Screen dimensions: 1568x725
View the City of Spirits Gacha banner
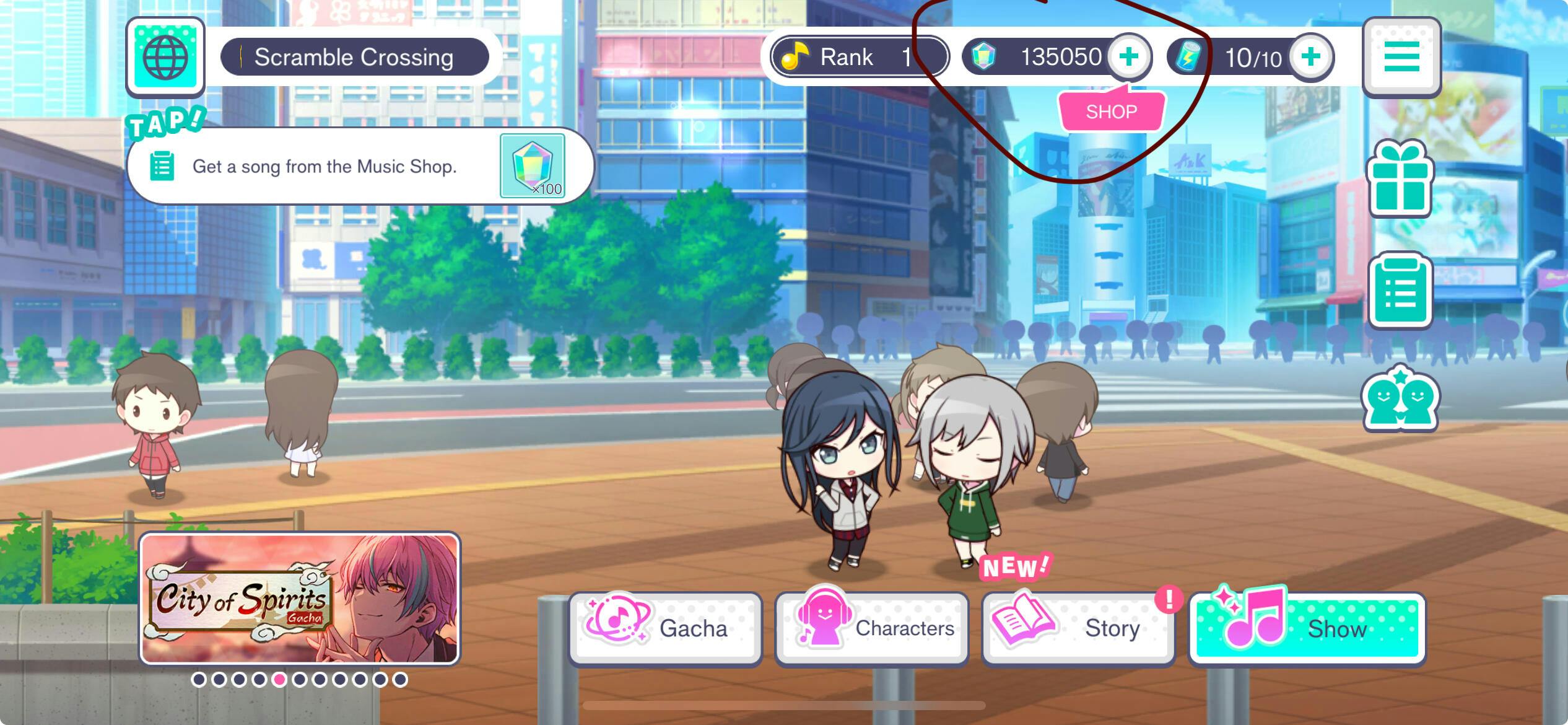pos(300,599)
